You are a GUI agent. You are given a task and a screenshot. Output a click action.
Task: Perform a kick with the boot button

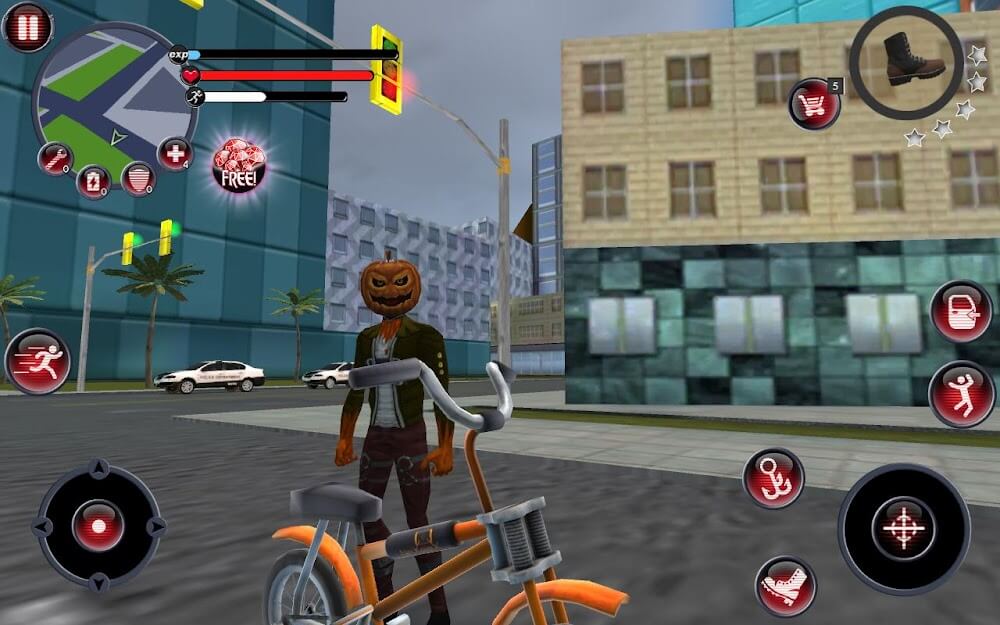[x=785, y=586]
